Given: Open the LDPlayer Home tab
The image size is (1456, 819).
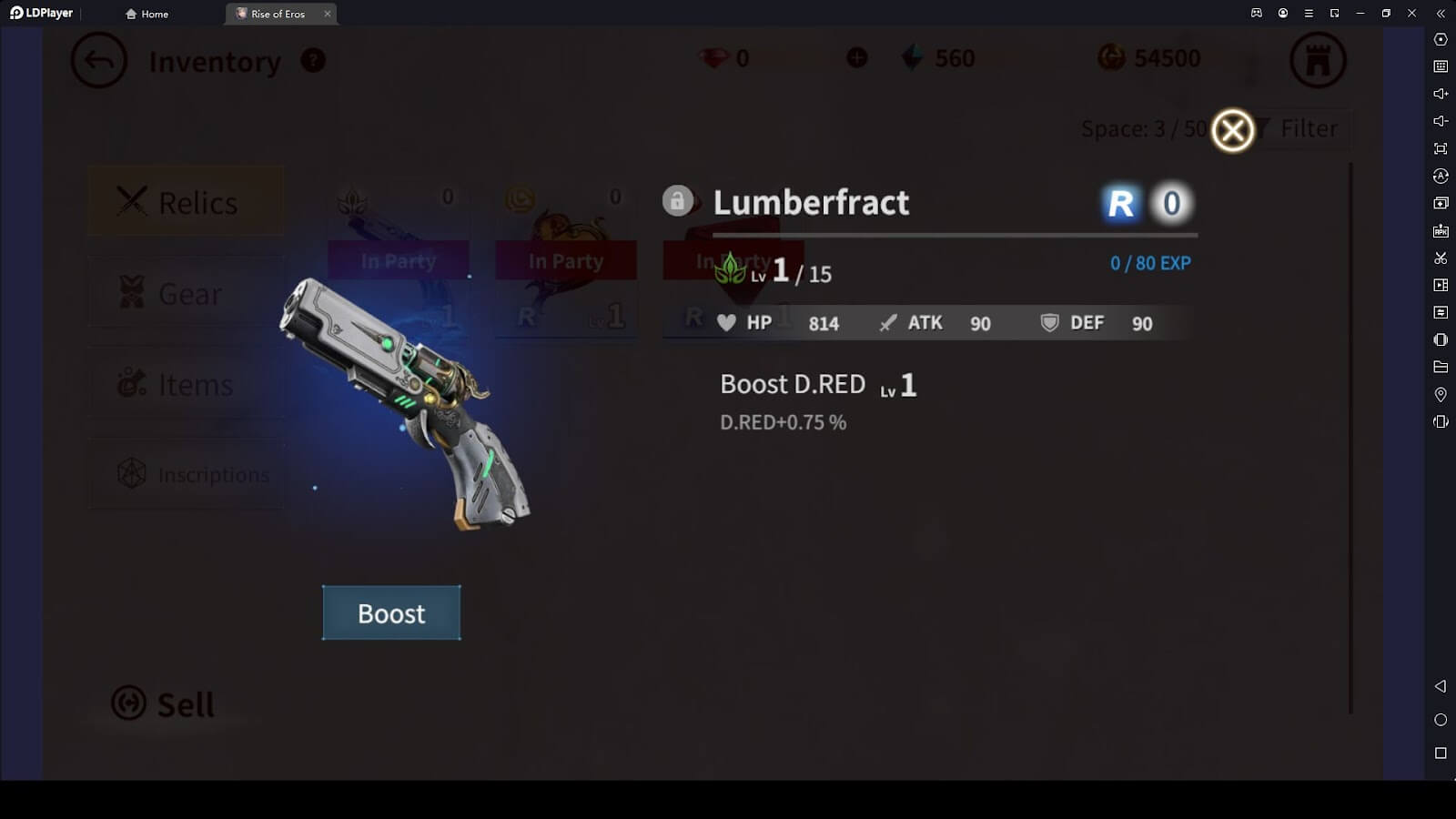Looking at the screenshot, I should 147,14.
